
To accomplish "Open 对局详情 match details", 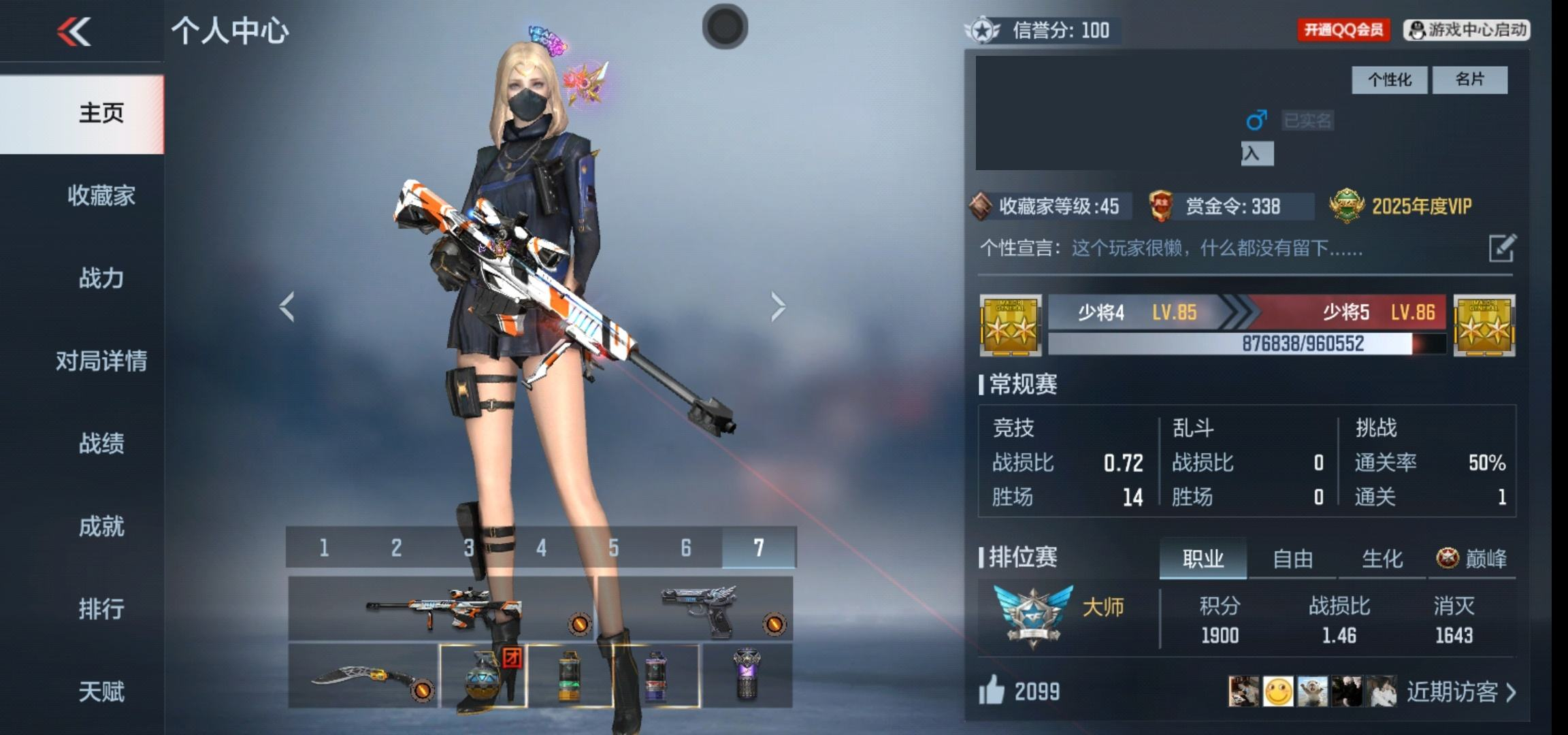I will pos(101,361).
